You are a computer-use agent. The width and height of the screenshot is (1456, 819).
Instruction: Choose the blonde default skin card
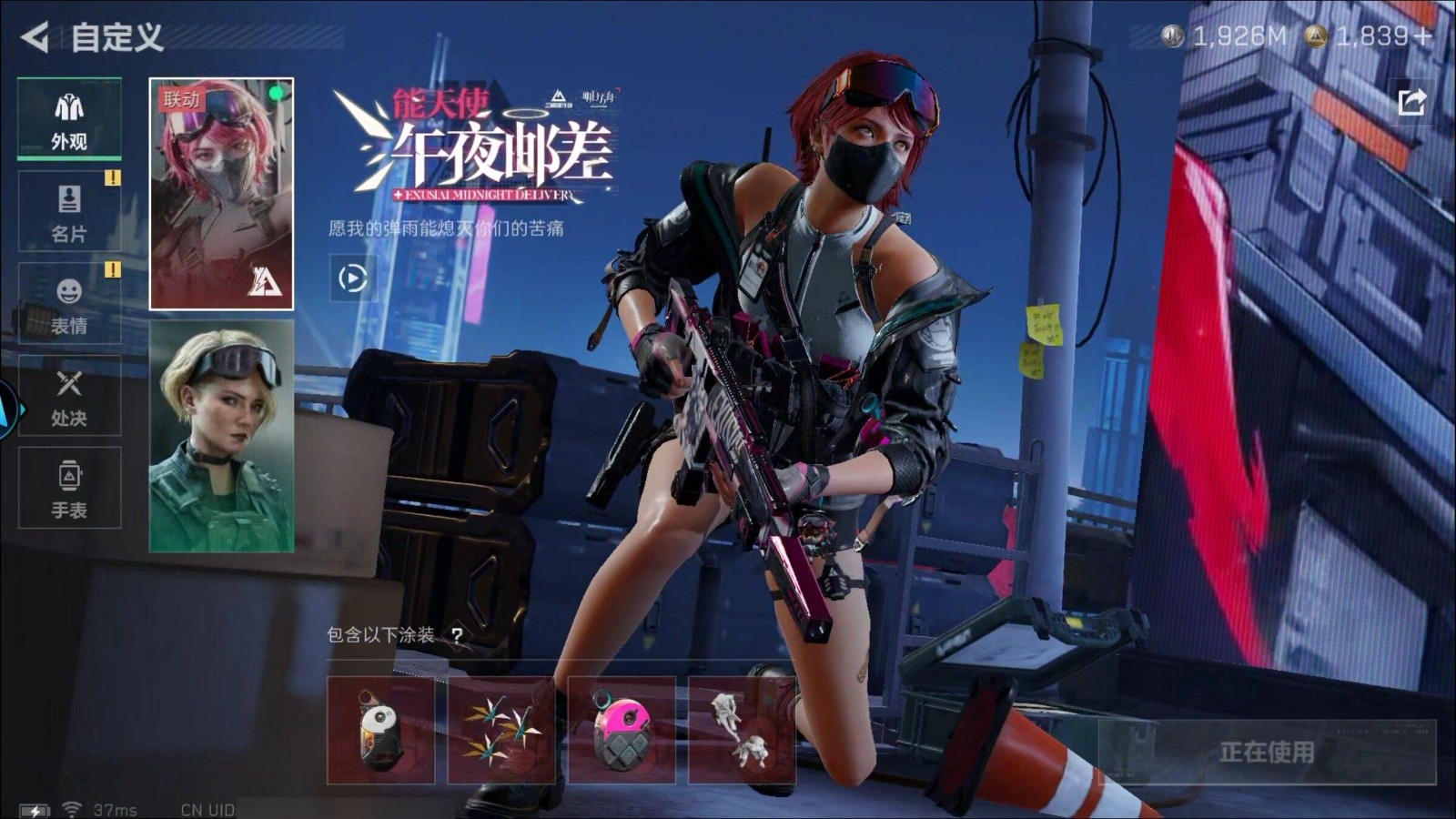coord(221,436)
